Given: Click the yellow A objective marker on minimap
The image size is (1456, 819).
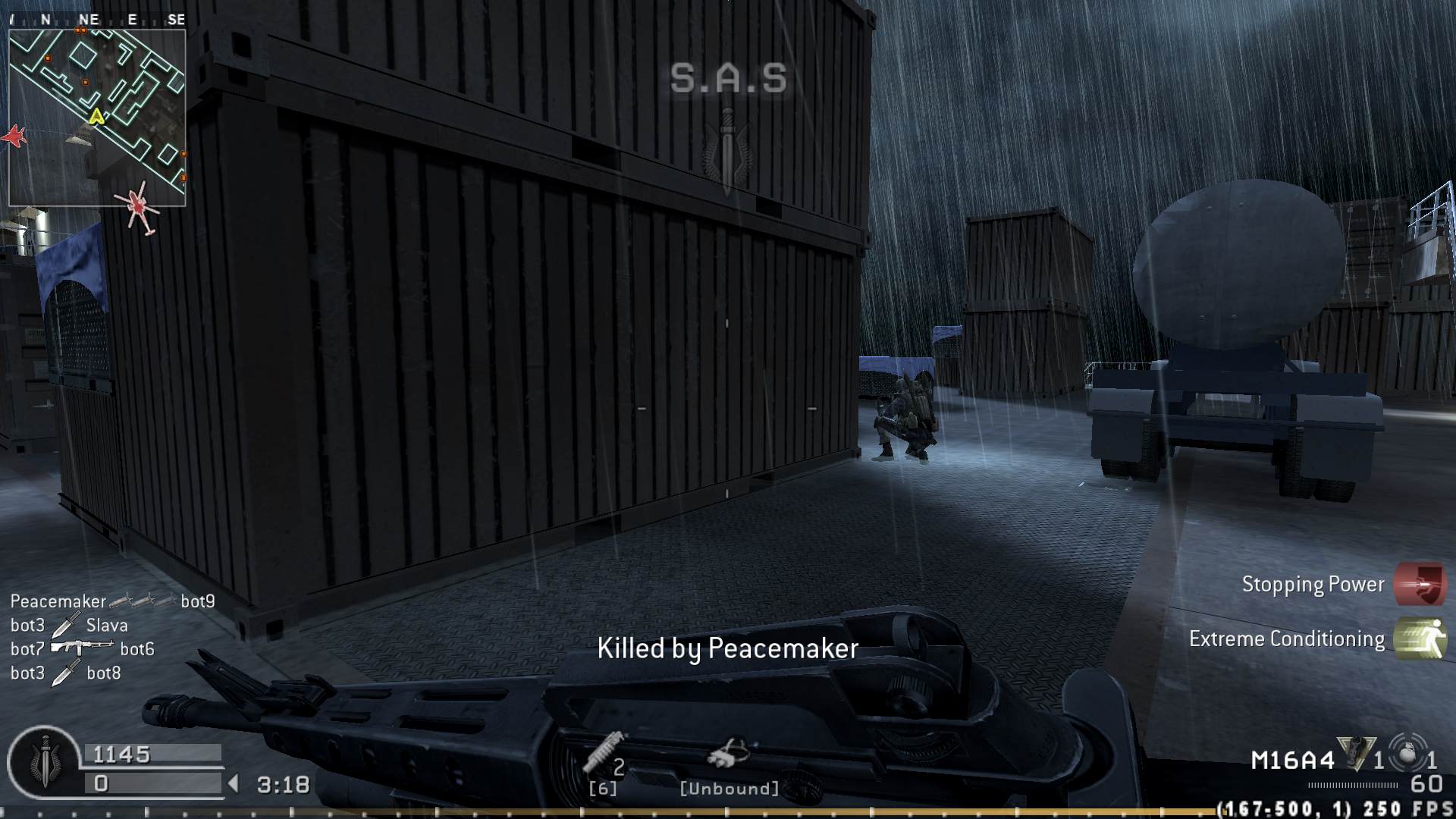Looking at the screenshot, I should click(97, 118).
